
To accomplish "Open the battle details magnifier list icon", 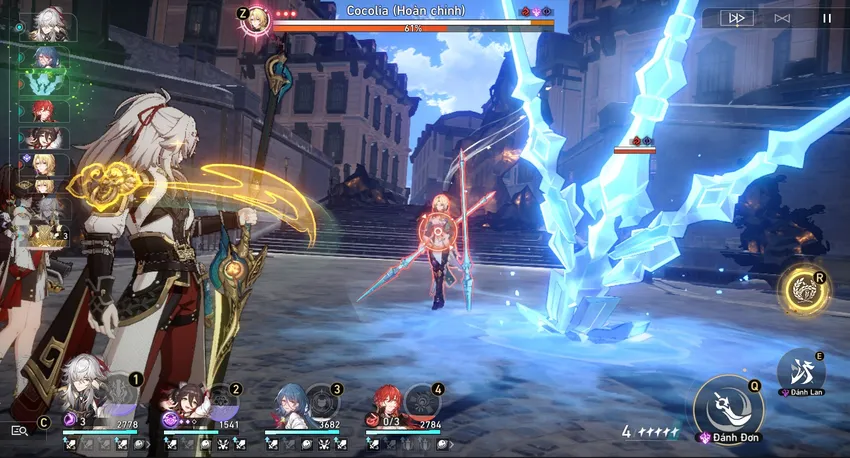I will (x=19, y=430).
